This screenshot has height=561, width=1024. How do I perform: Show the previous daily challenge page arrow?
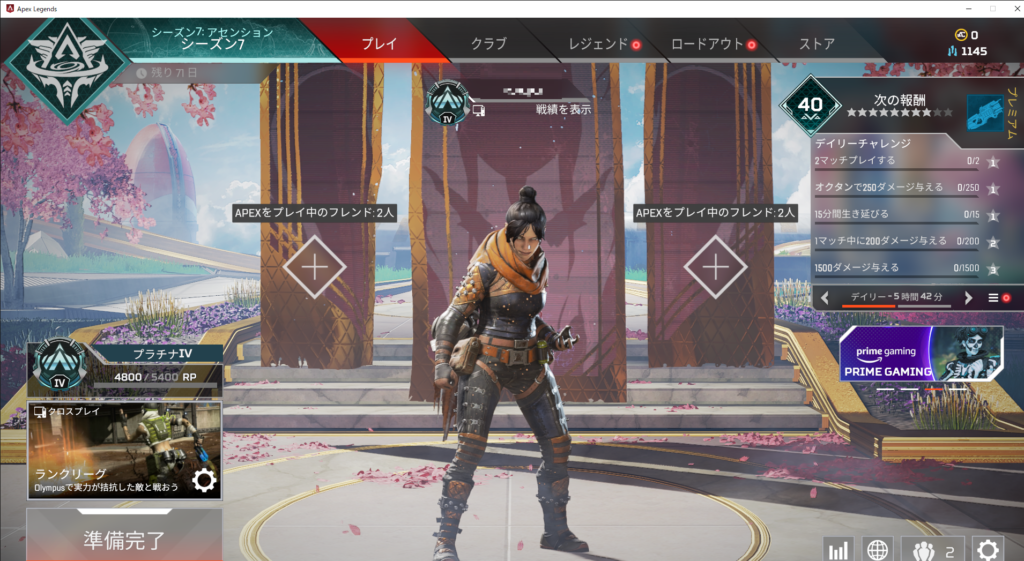pos(825,298)
